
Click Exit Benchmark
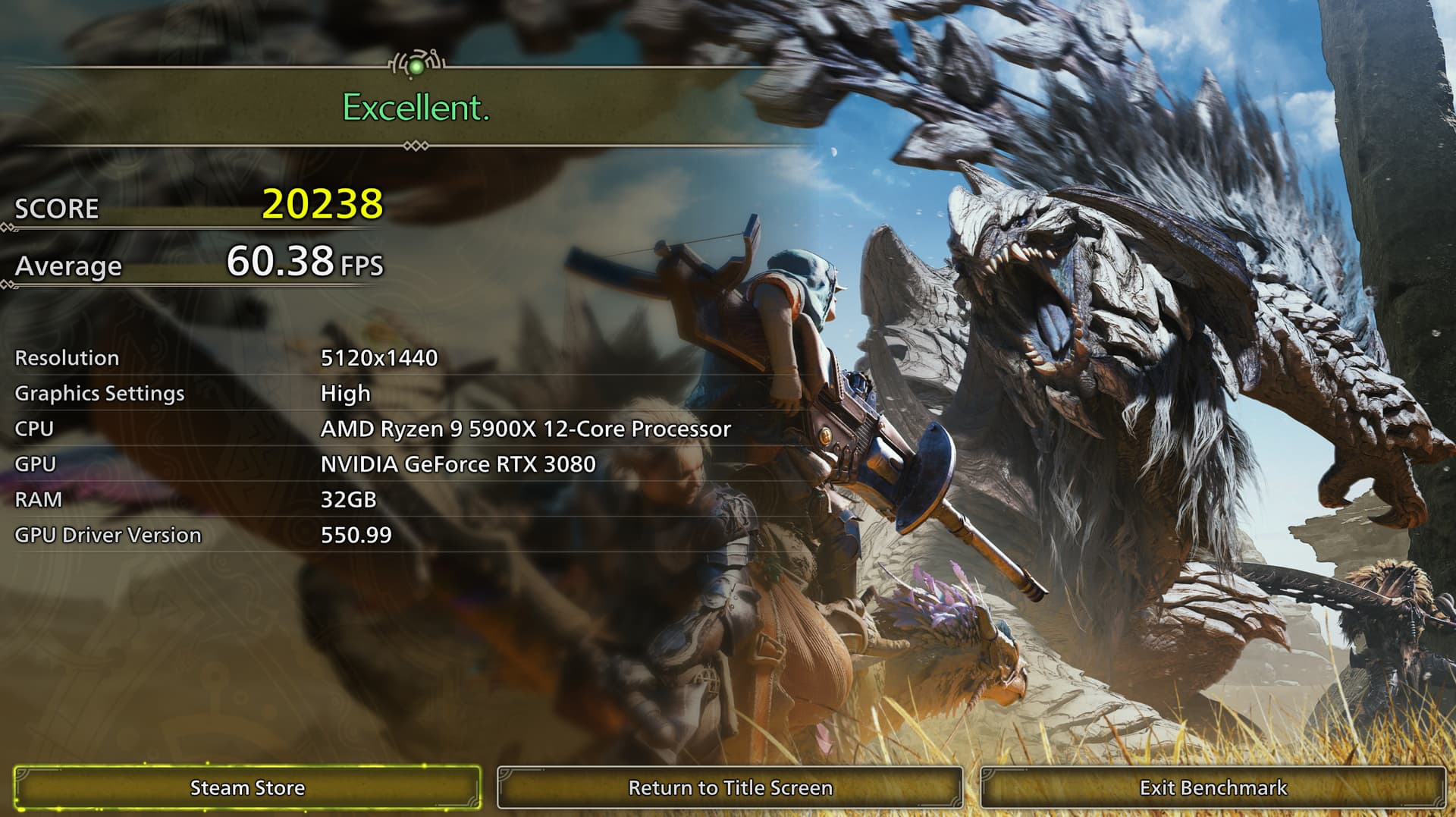coord(1213,787)
